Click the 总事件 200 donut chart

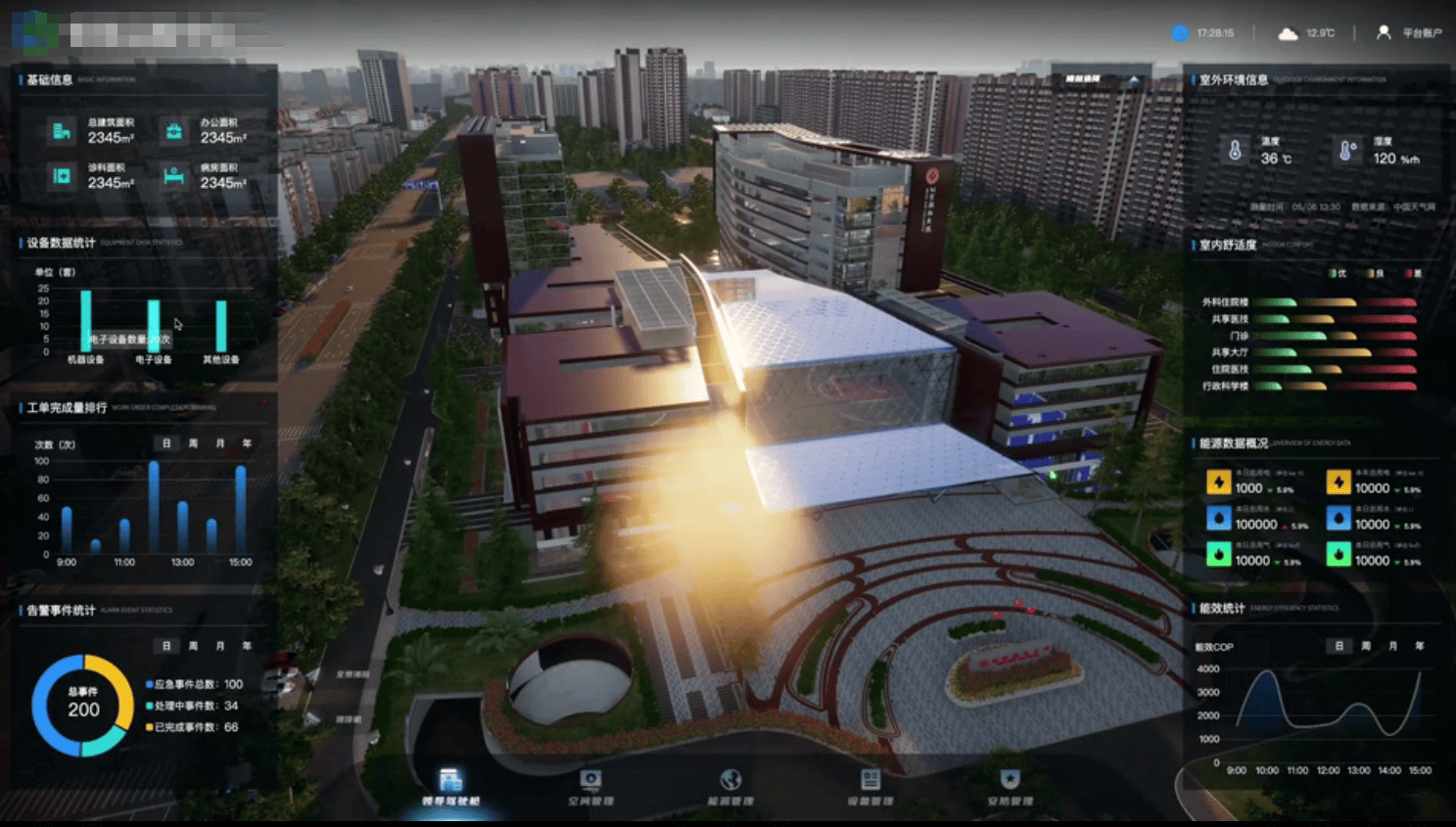pyautogui.click(x=83, y=708)
